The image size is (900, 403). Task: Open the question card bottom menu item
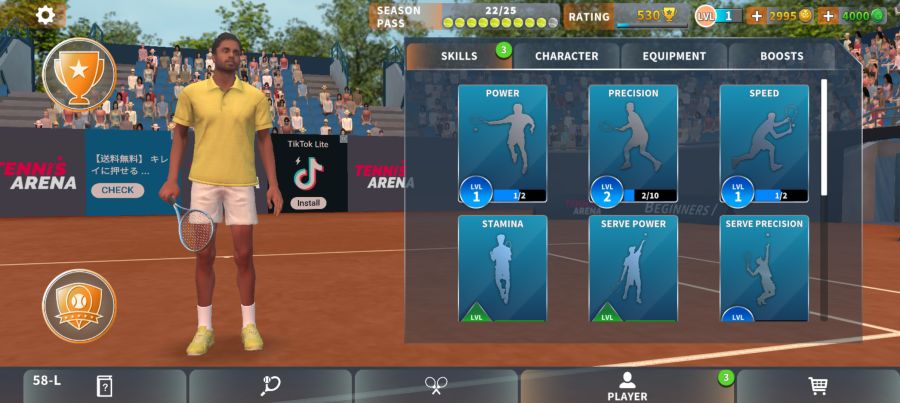(104, 386)
